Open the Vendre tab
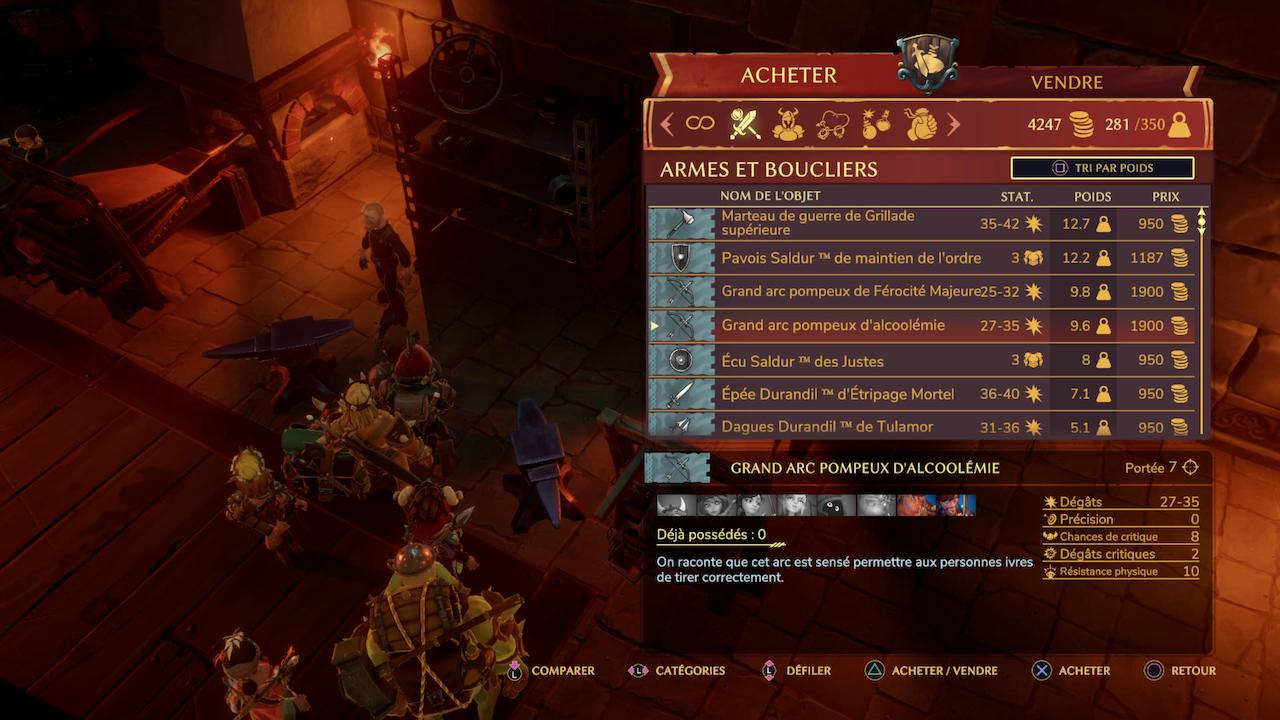This screenshot has width=1280, height=720. 1066,82
